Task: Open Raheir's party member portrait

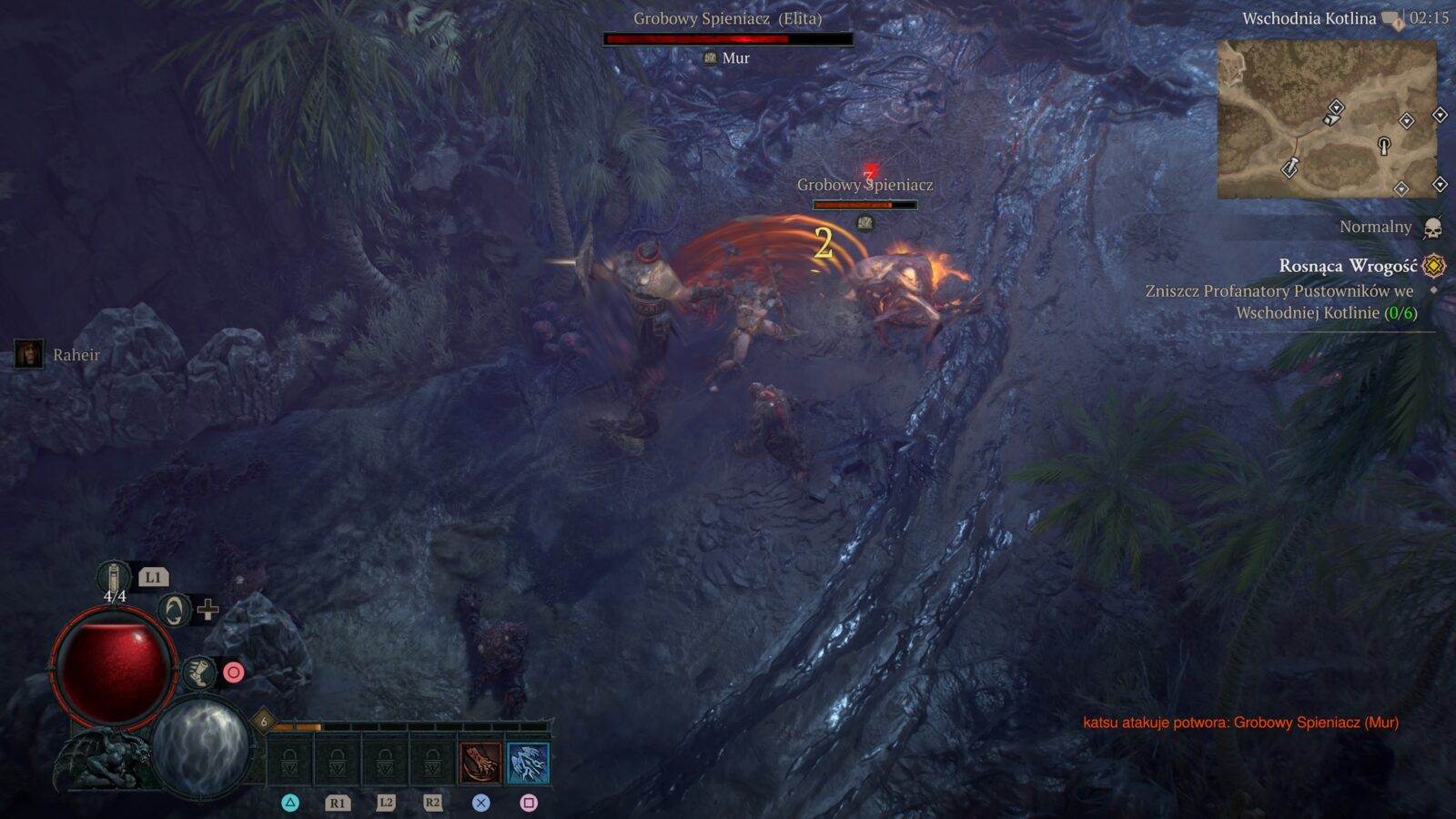Action: [x=29, y=355]
